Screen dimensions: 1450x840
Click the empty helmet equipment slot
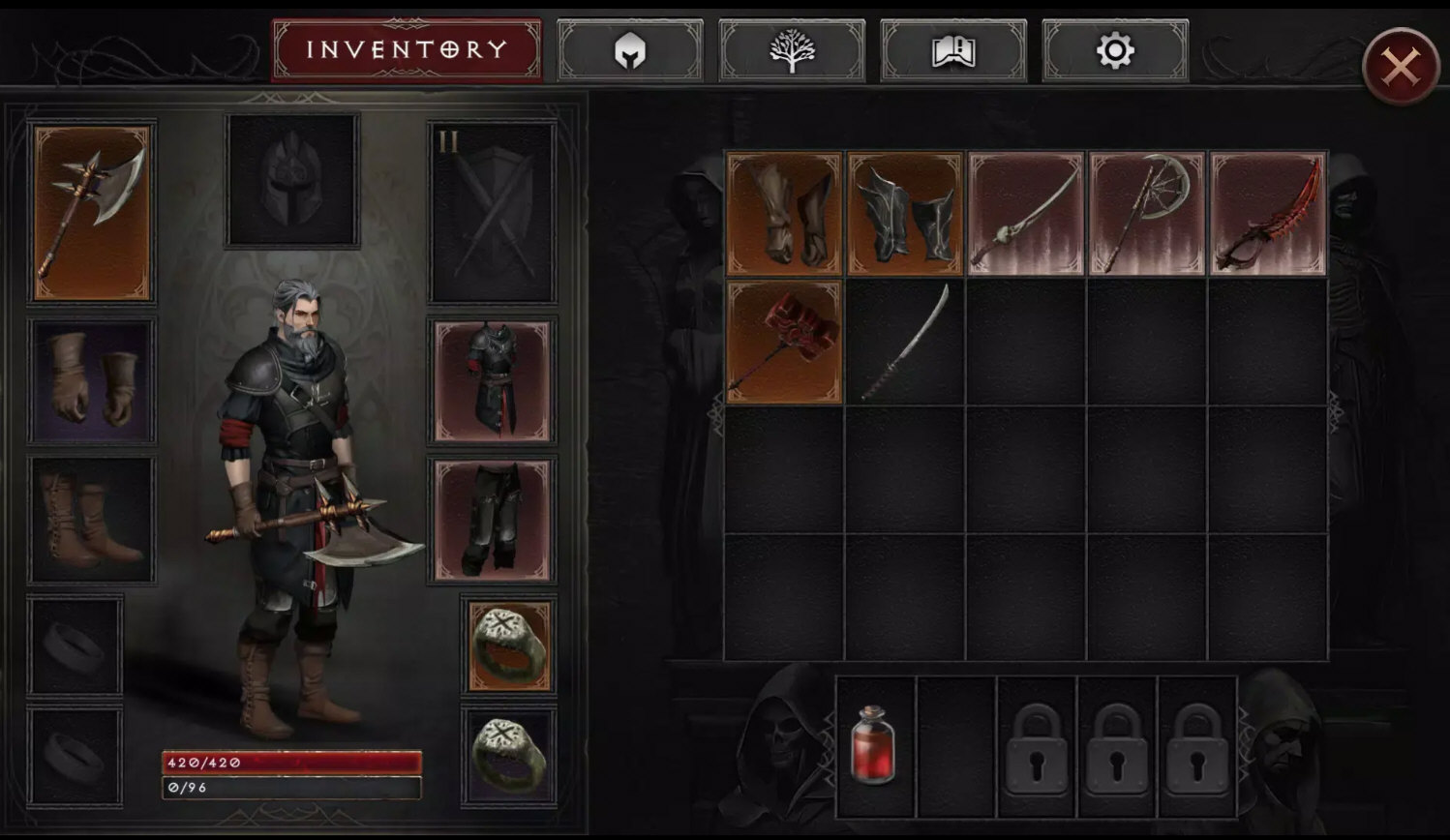point(292,181)
